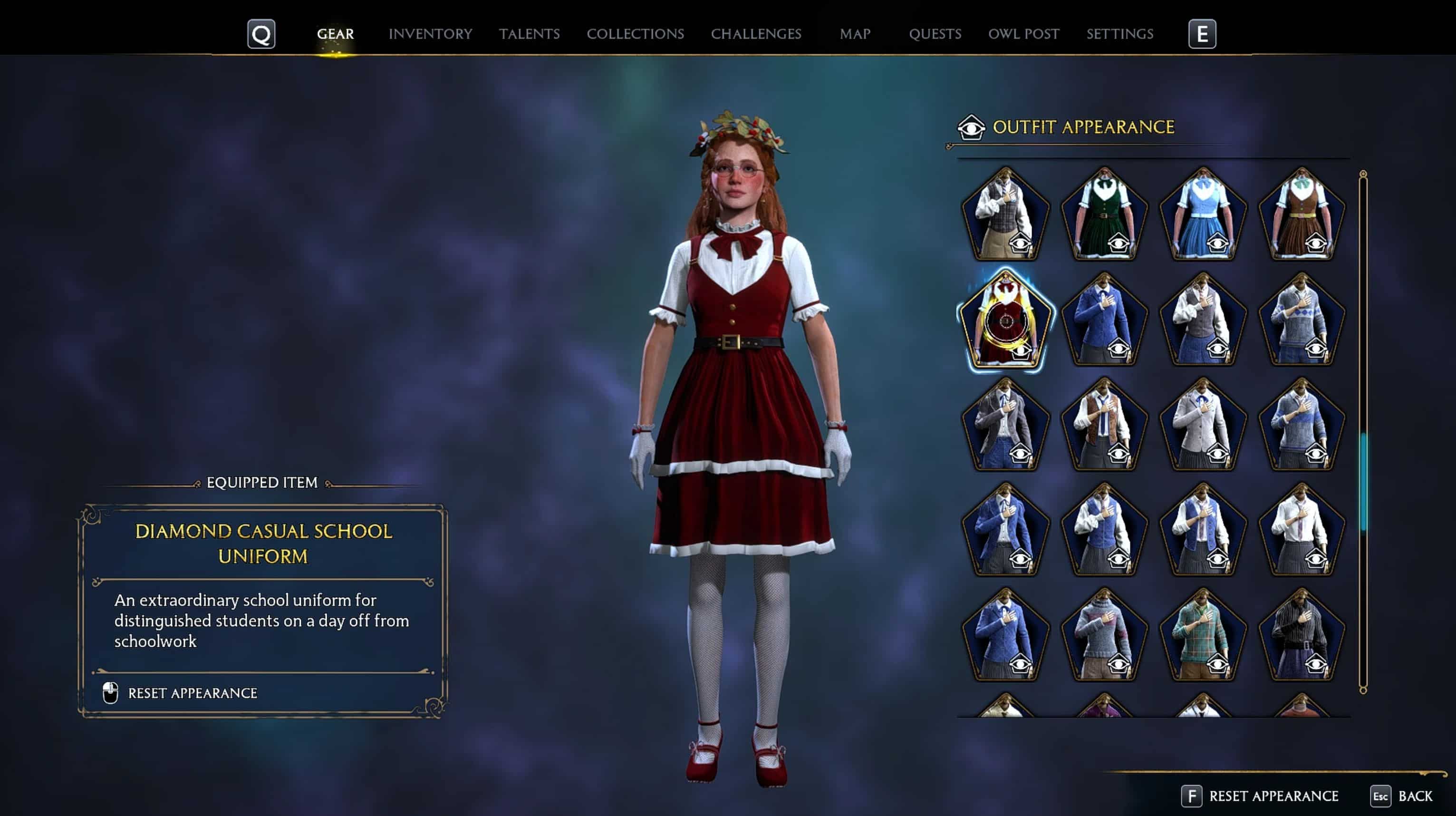Click Reset Appearance in the Equipped Item panel
Viewport: 1456px width, 816px height.
pos(192,693)
